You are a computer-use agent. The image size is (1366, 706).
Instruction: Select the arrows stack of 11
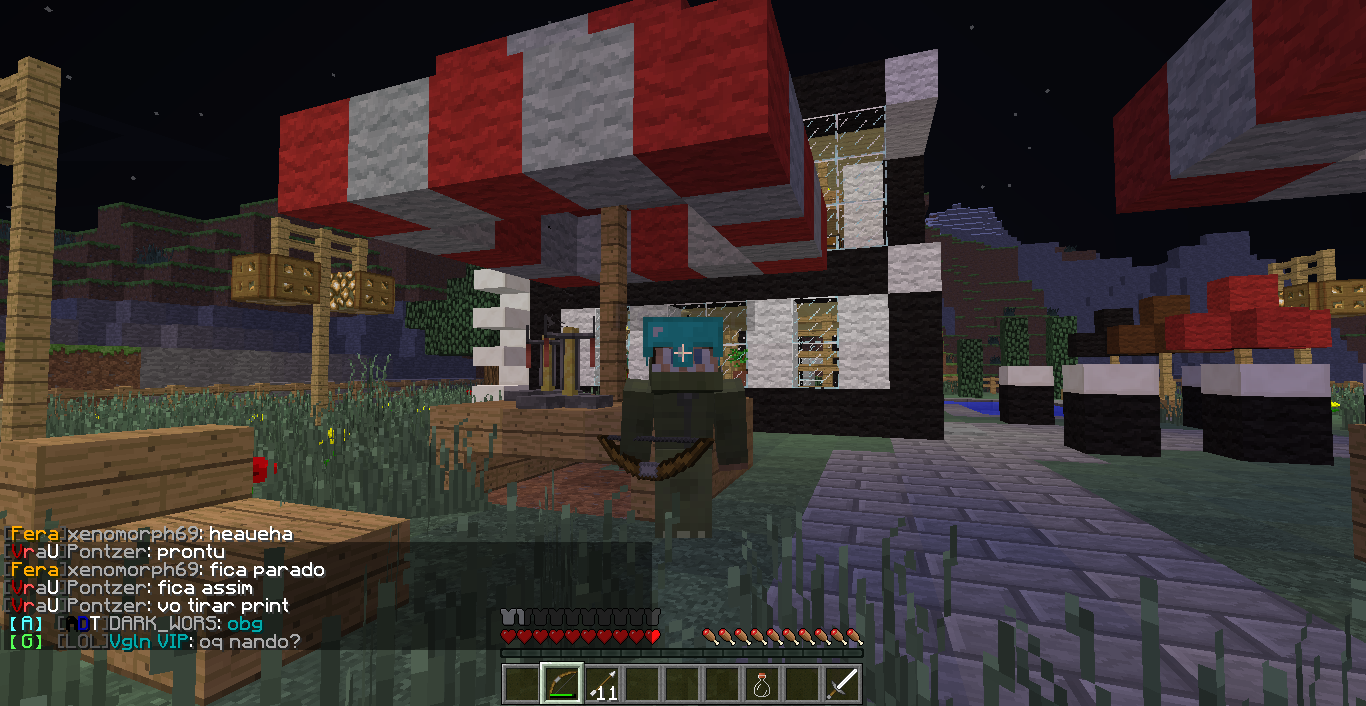coord(601,684)
